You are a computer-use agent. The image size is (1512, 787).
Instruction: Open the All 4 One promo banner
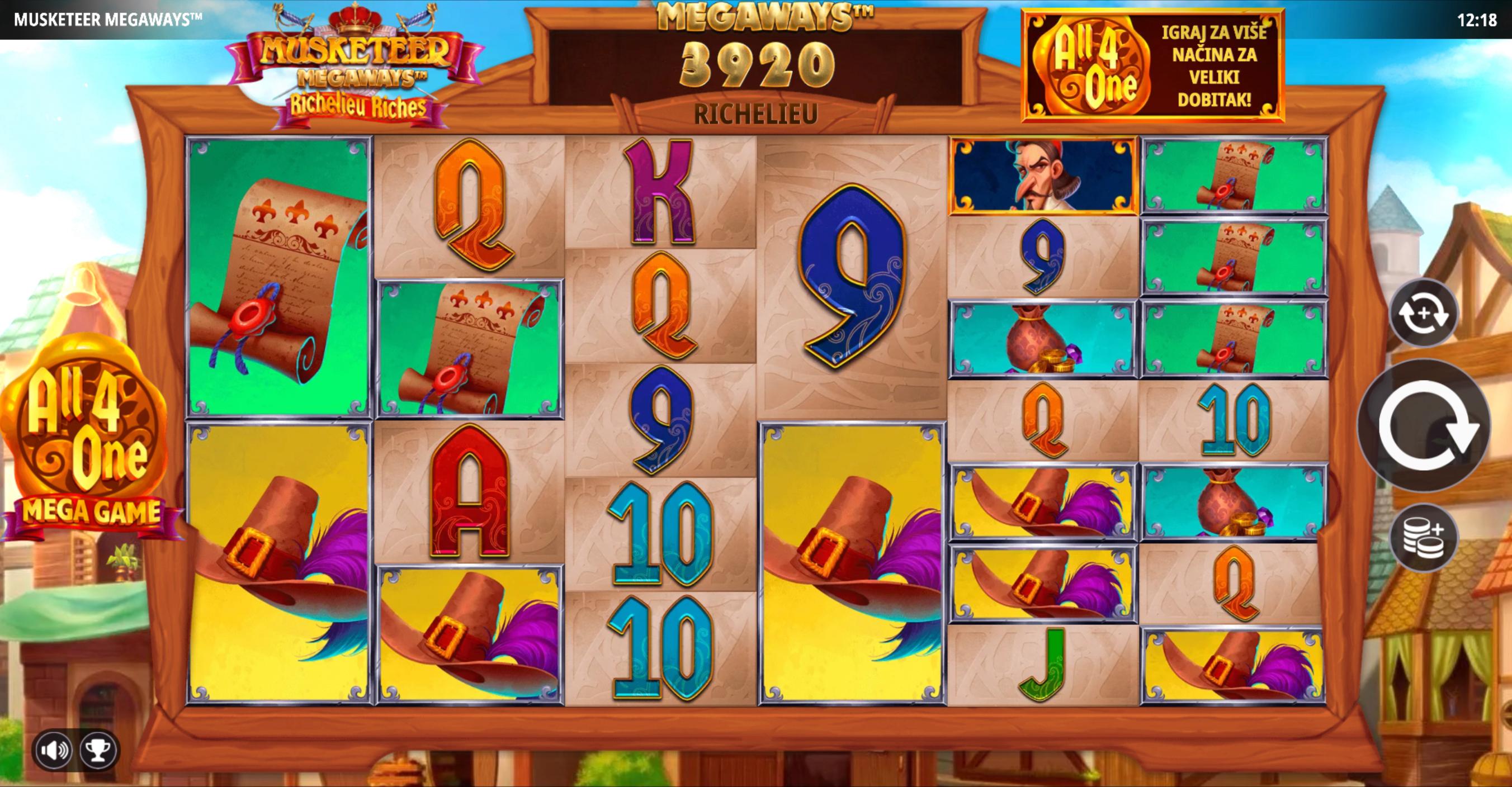(x=1153, y=66)
